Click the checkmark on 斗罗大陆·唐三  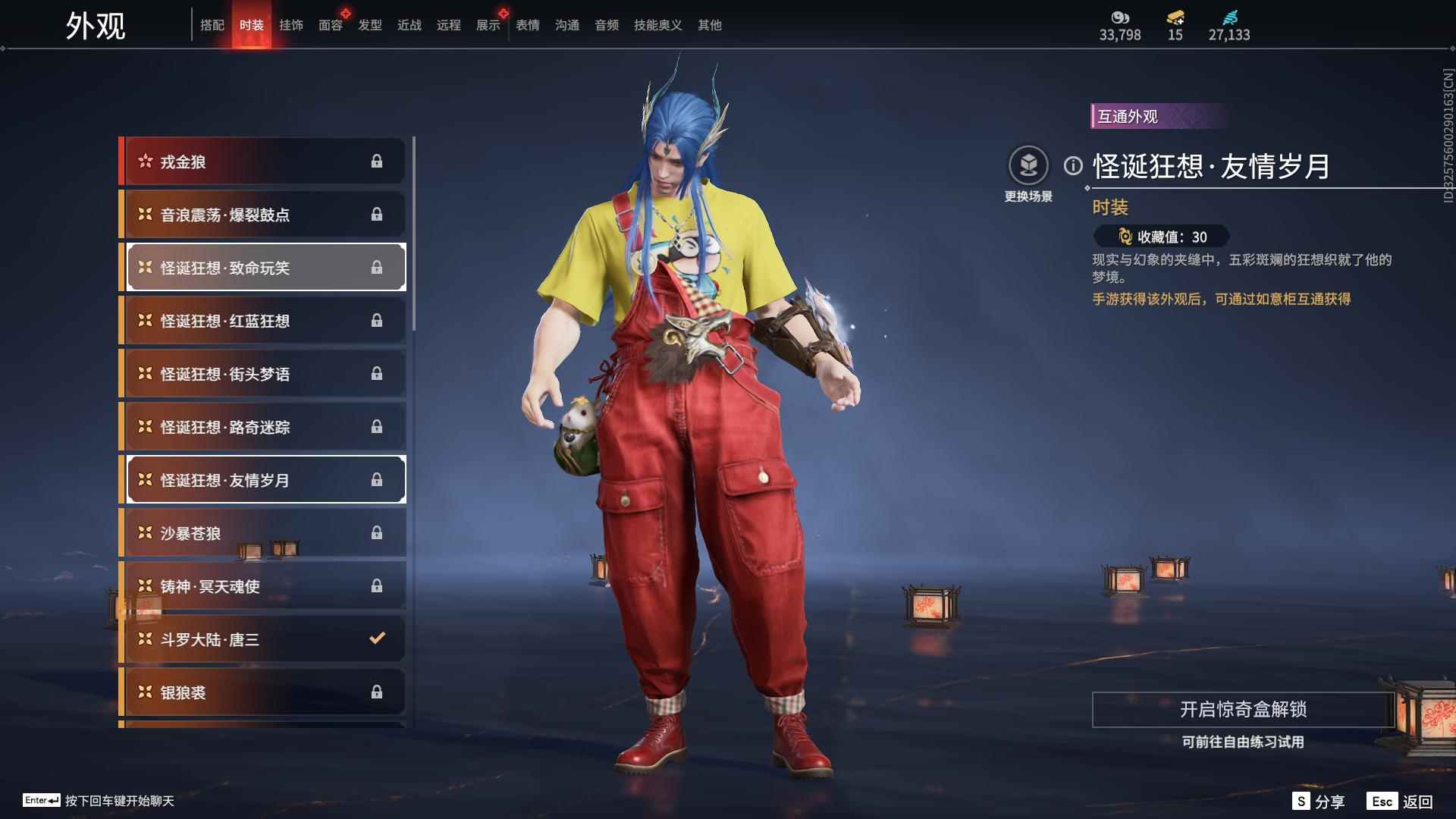pyautogui.click(x=378, y=639)
